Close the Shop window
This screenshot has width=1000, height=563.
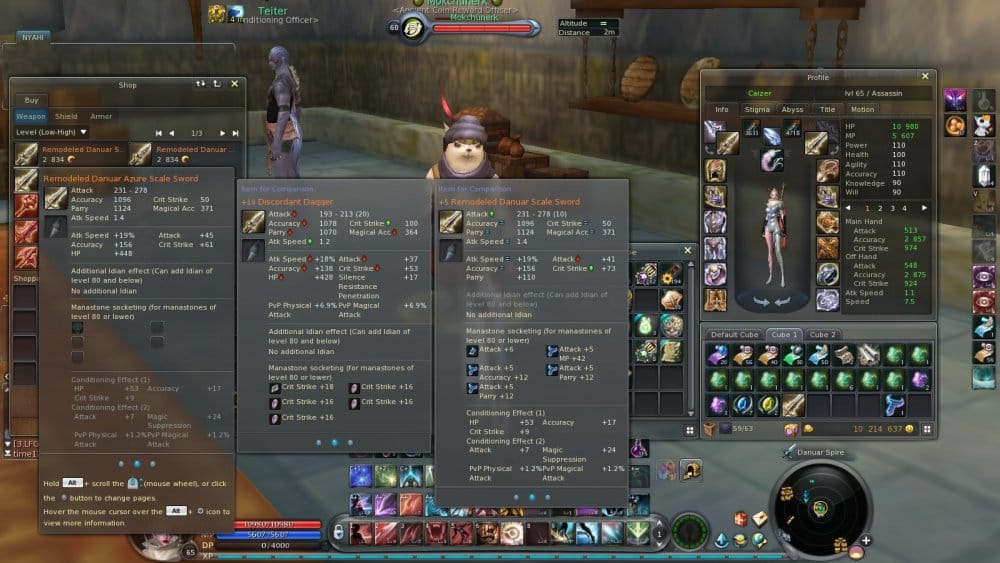click(x=234, y=84)
